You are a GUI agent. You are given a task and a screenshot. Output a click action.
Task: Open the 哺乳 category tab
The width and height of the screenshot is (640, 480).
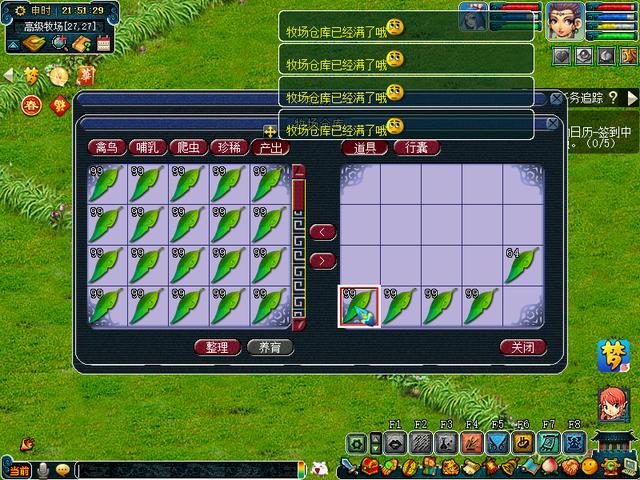[148, 147]
